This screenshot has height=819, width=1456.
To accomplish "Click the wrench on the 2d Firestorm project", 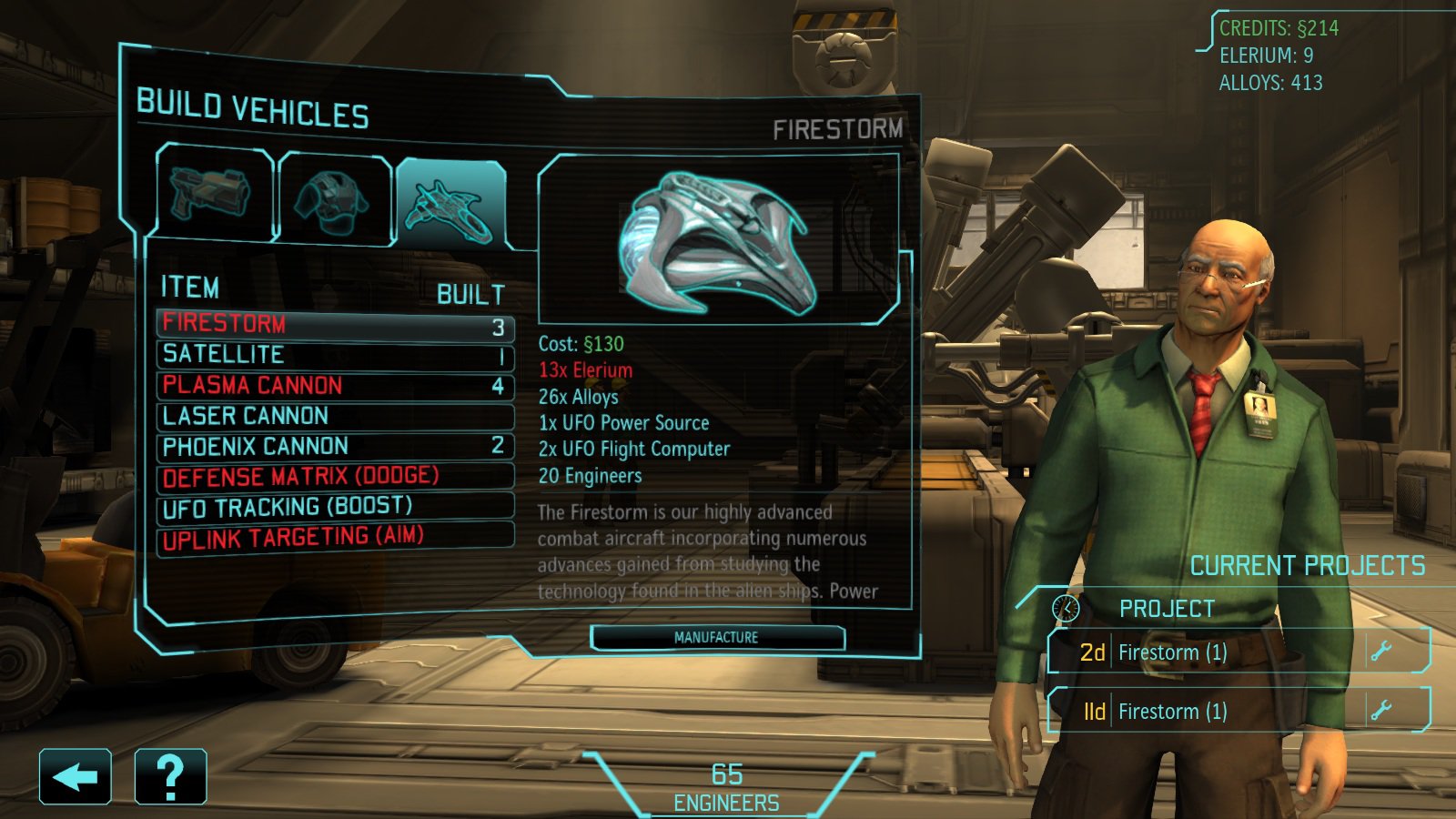I will pos(1381,652).
